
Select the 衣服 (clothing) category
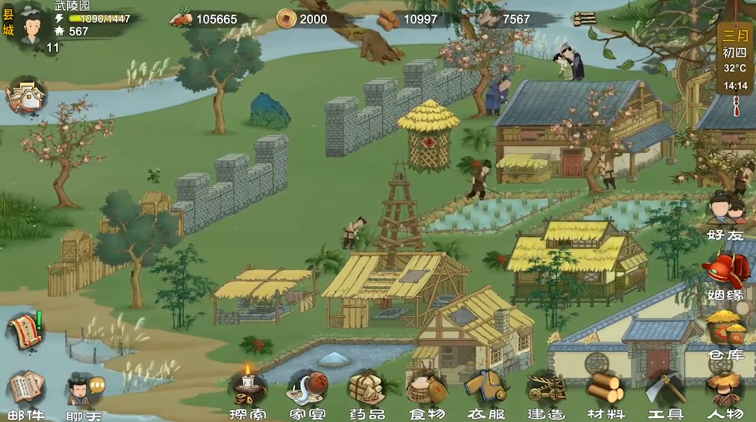tap(485, 390)
